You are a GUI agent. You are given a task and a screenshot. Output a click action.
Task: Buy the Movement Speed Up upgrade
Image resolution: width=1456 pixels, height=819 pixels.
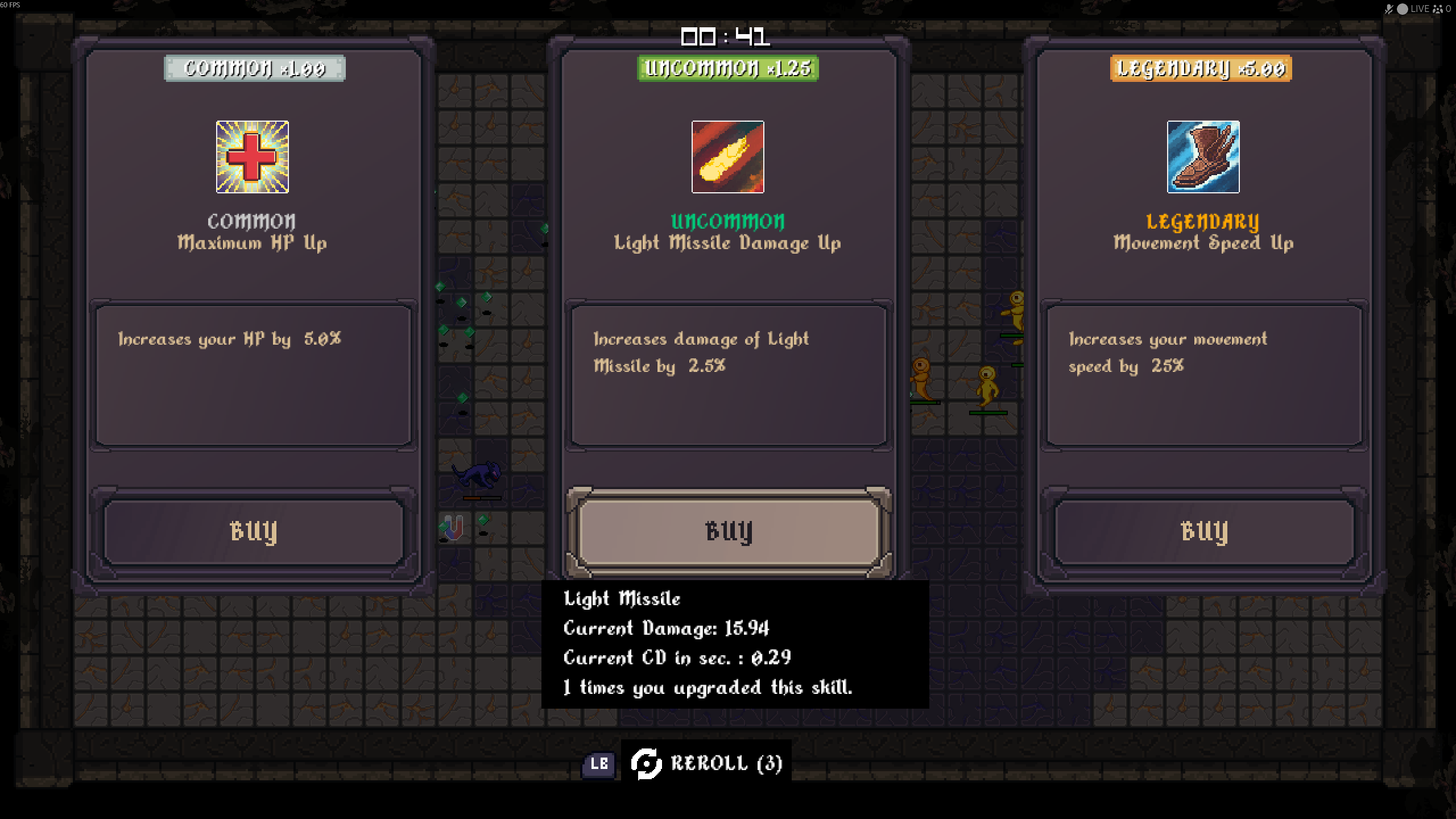coord(1202,532)
